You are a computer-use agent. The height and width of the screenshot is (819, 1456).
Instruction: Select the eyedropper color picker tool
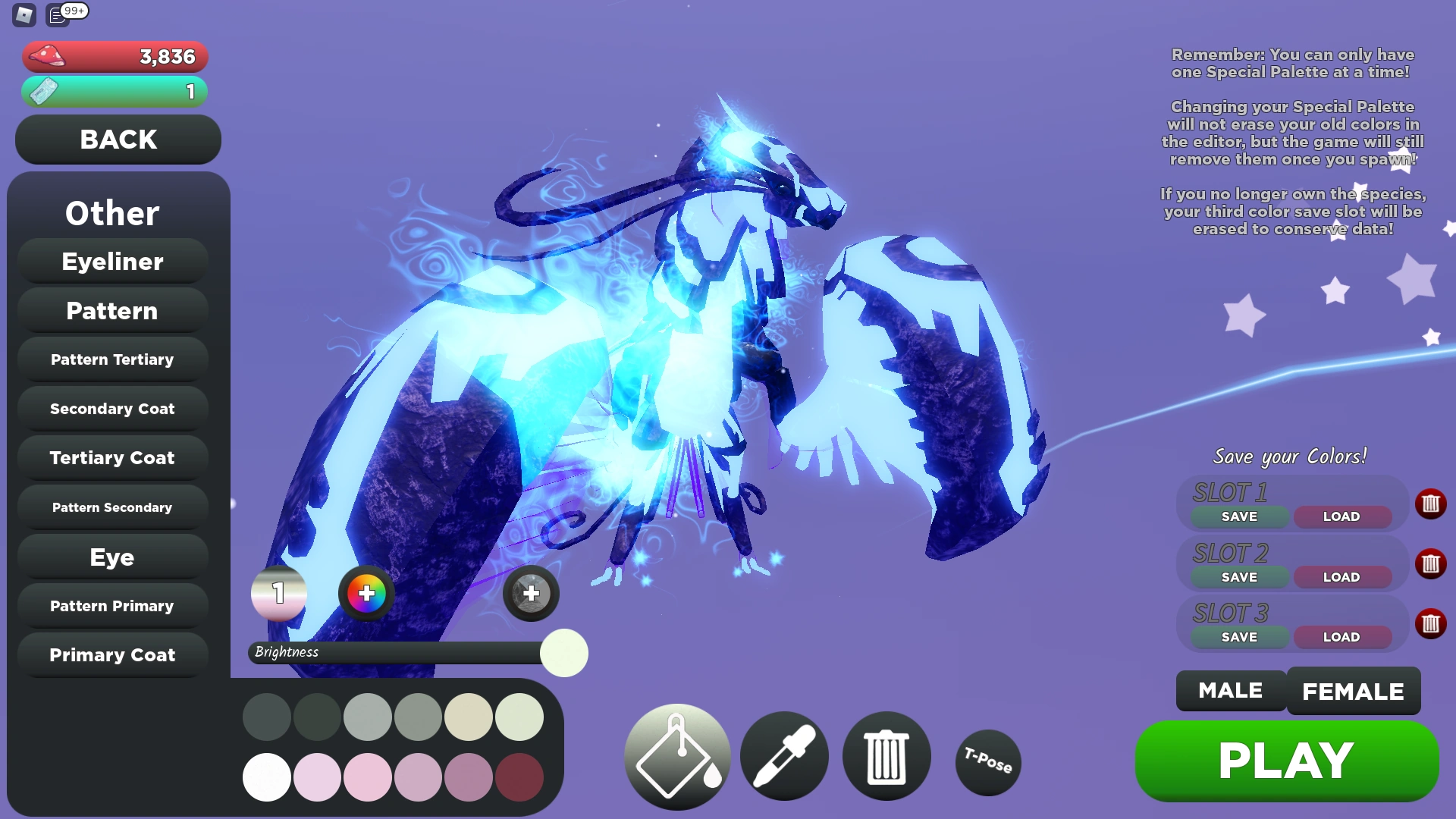784,756
